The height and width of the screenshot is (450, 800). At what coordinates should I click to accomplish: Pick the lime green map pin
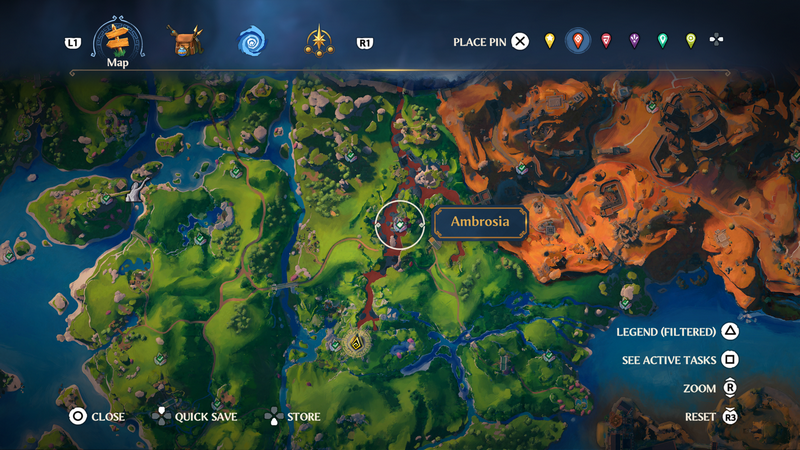(x=690, y=41)
